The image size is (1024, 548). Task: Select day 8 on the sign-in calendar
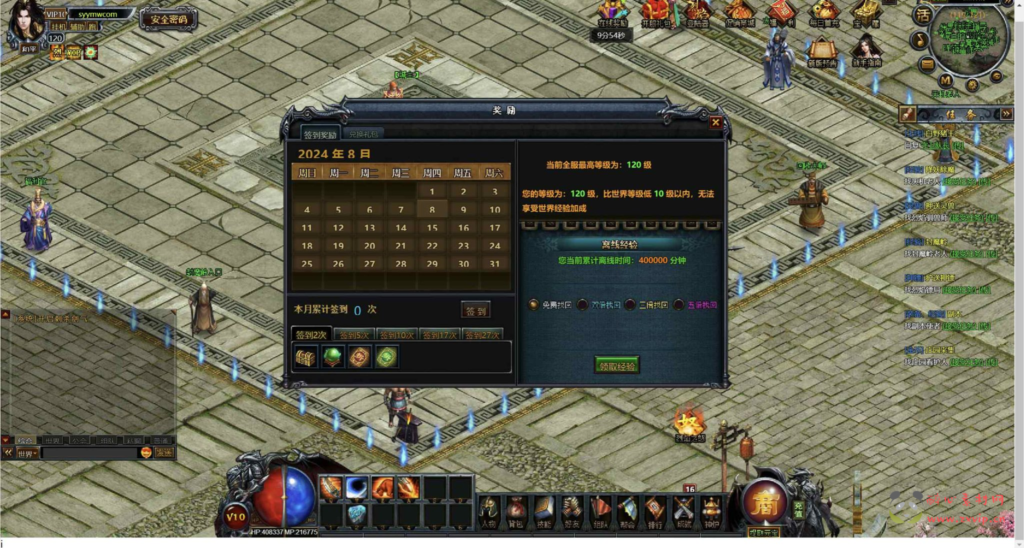[432, 210]
